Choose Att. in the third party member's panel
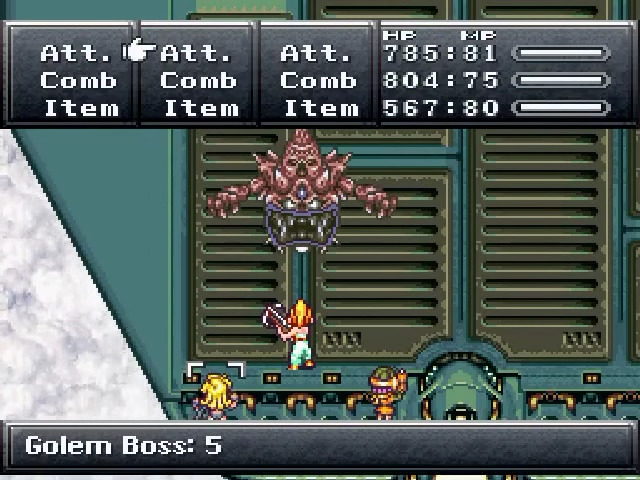 (317, 53)
